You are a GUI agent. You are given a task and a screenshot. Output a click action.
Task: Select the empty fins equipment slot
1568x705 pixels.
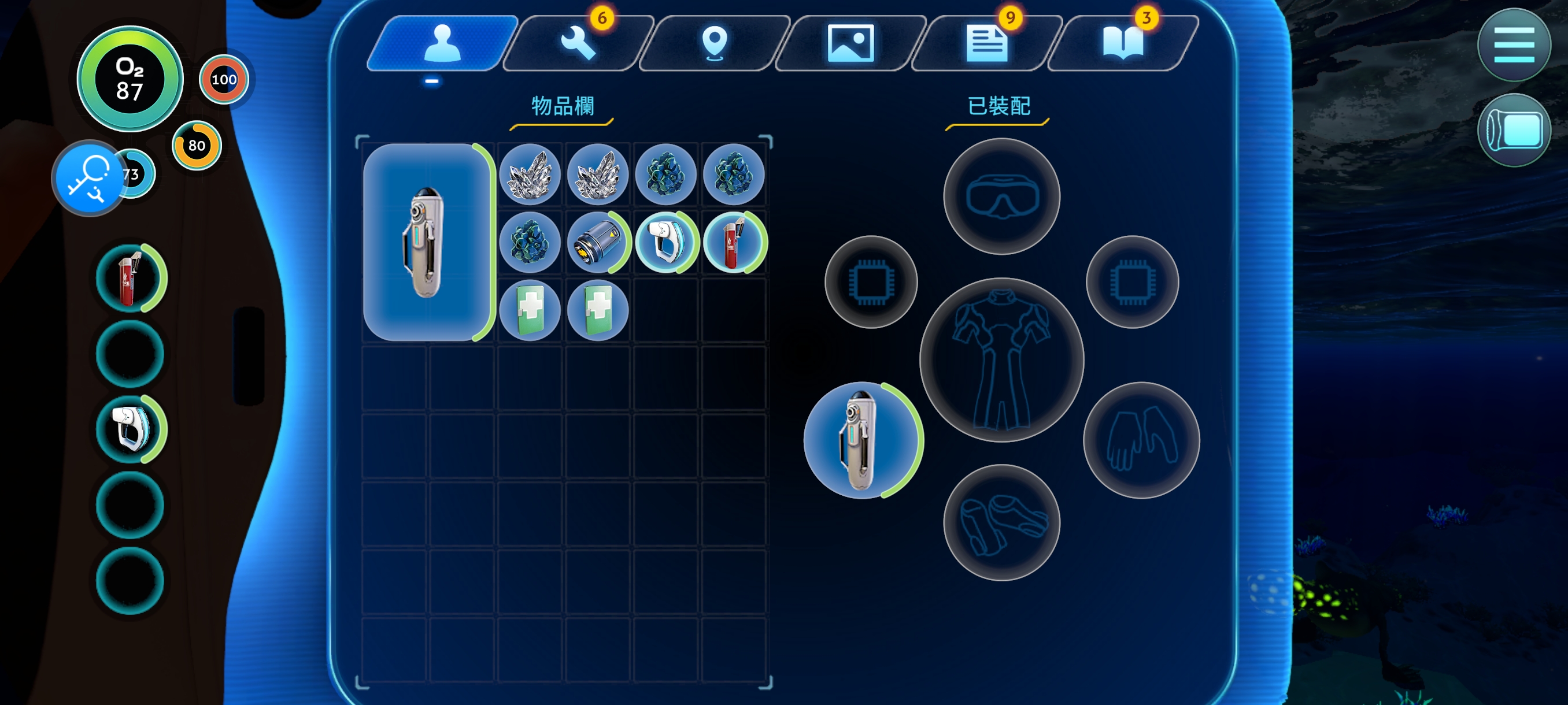point(1001,522)
